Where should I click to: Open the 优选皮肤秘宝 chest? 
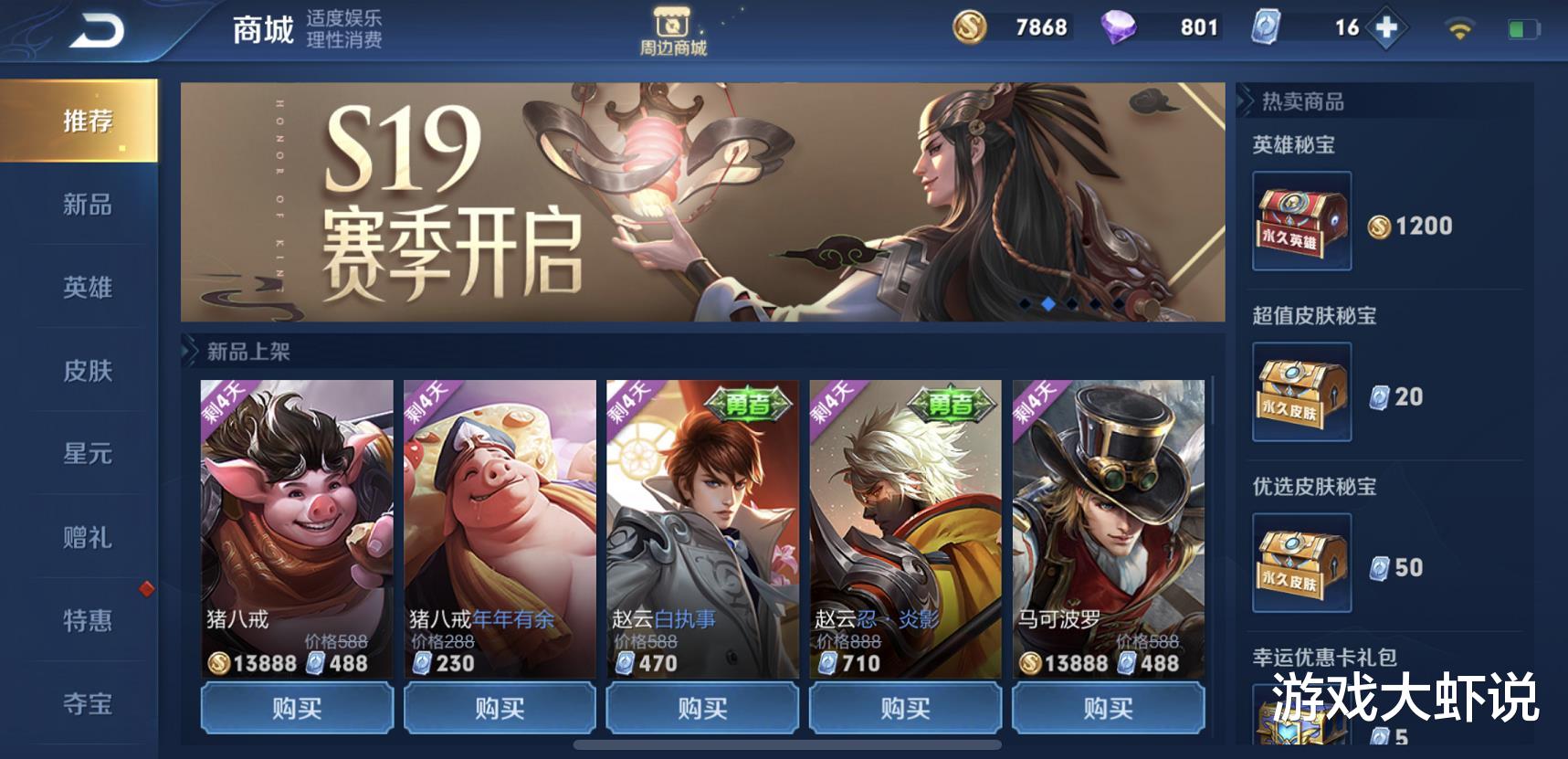click(1301, 563)
